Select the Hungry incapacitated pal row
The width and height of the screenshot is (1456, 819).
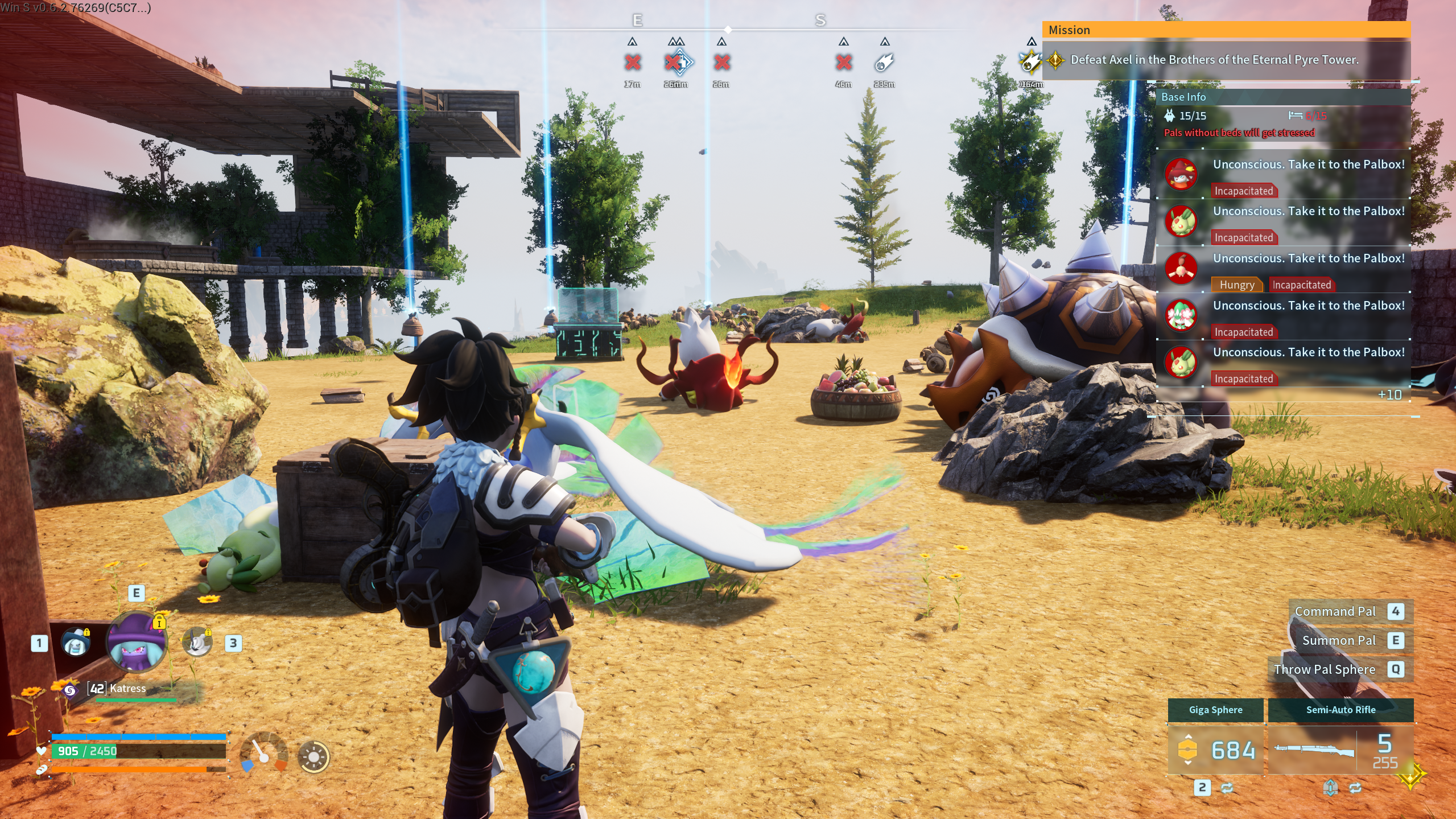(x=1283, y=269)
